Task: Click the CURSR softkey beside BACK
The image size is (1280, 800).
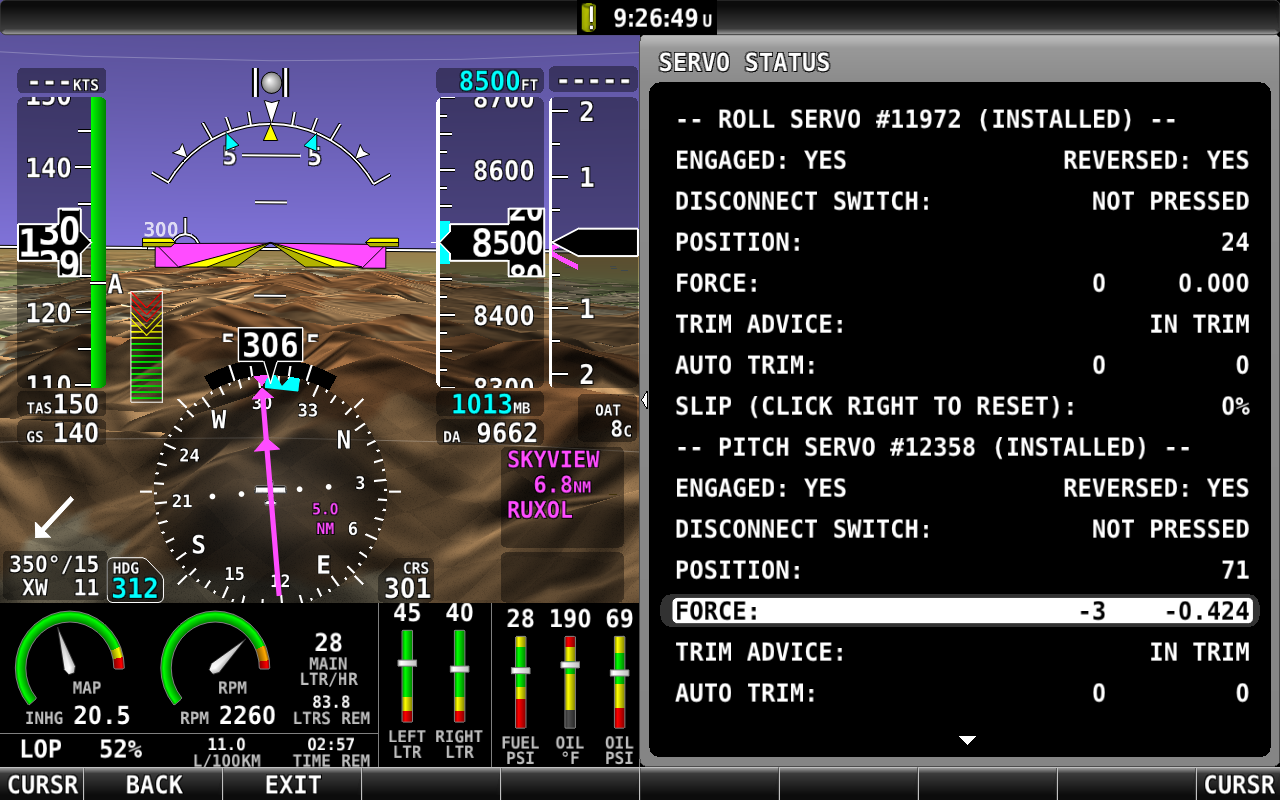Action: 42,785
